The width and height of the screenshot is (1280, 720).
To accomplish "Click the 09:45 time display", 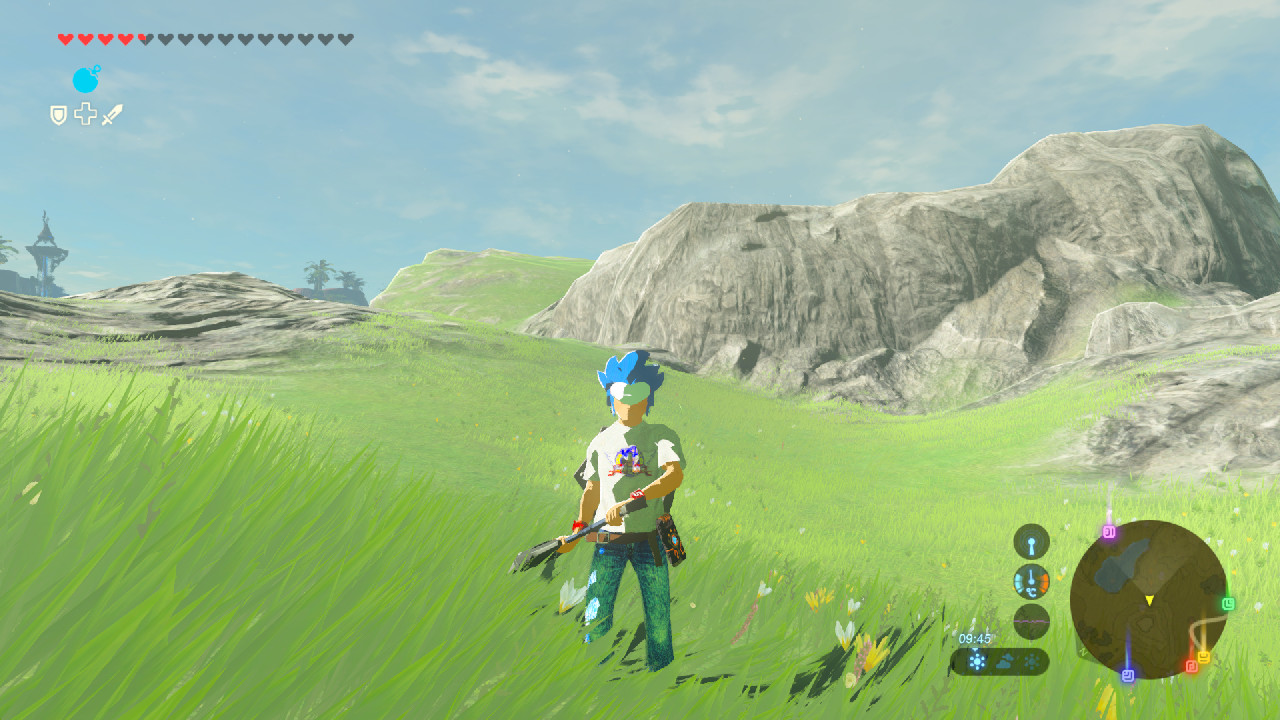I will pos(974,638).
